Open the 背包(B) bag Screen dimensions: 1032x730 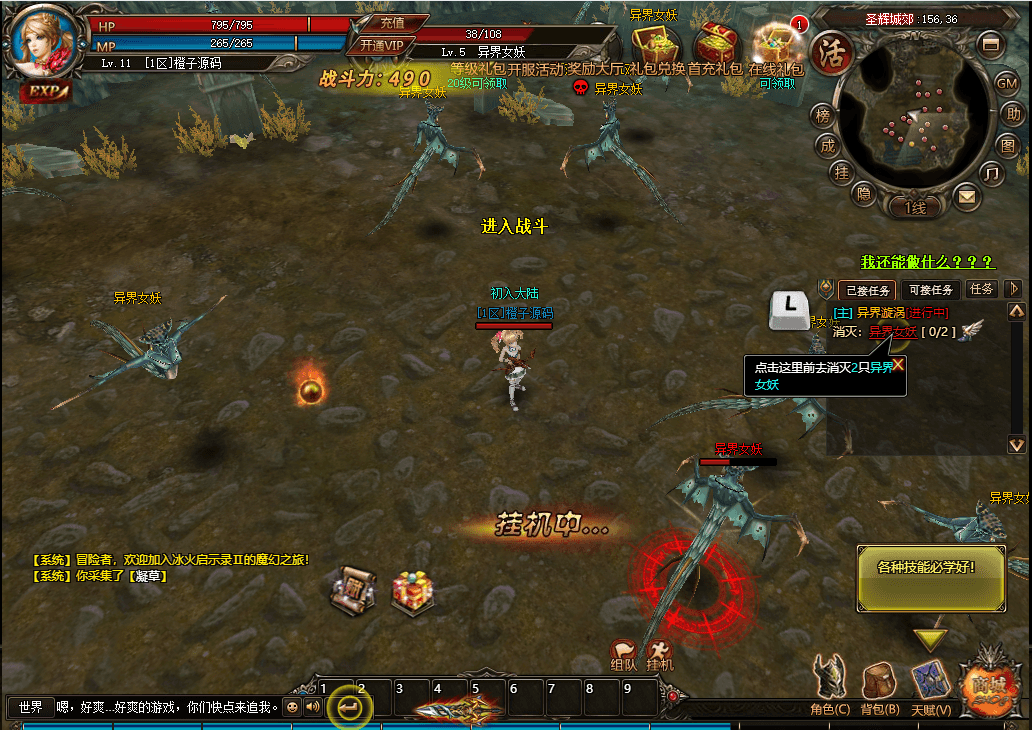tap(880, 685)
